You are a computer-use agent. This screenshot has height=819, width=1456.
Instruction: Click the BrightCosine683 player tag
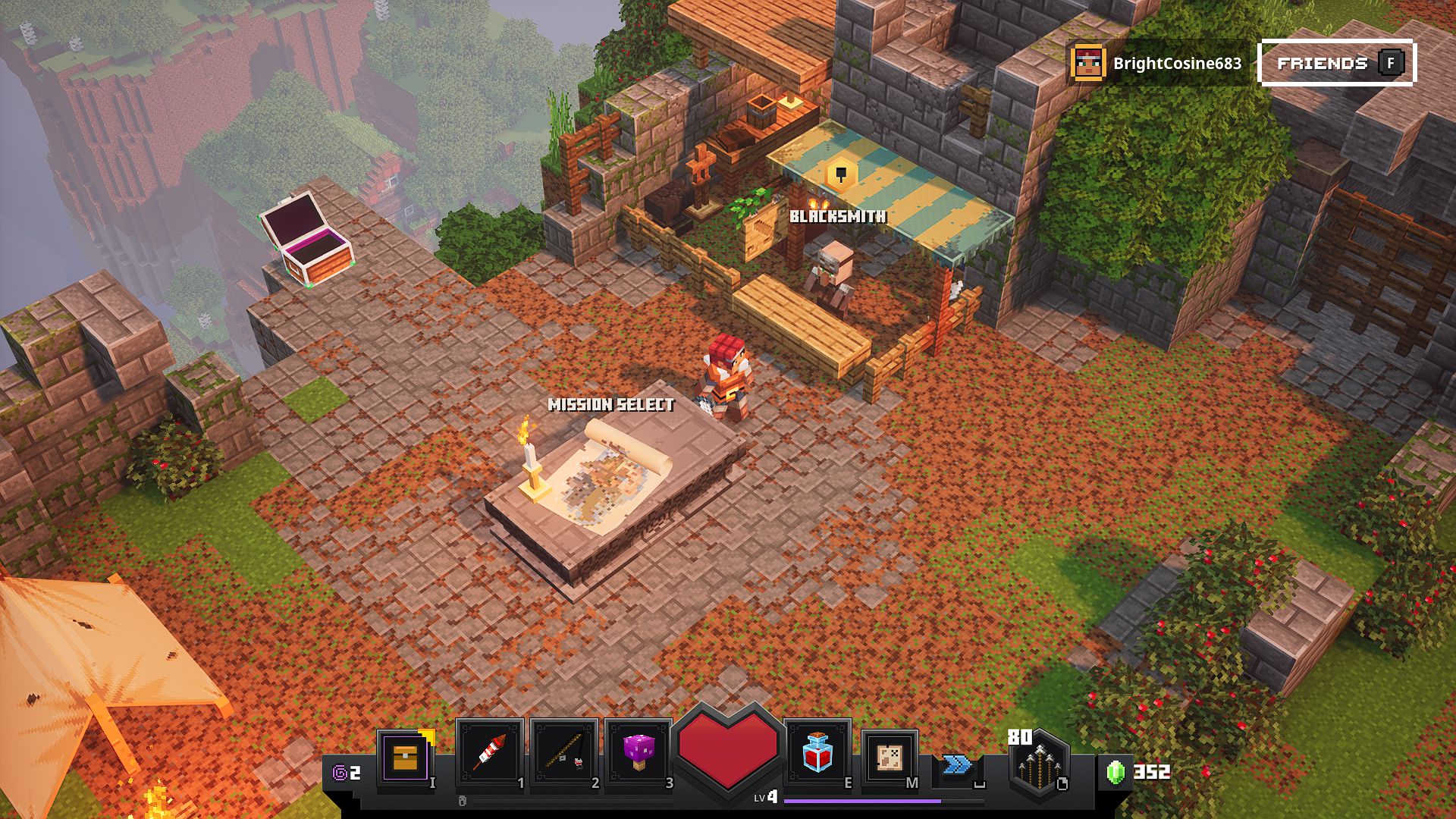(x=1157, y=64)
